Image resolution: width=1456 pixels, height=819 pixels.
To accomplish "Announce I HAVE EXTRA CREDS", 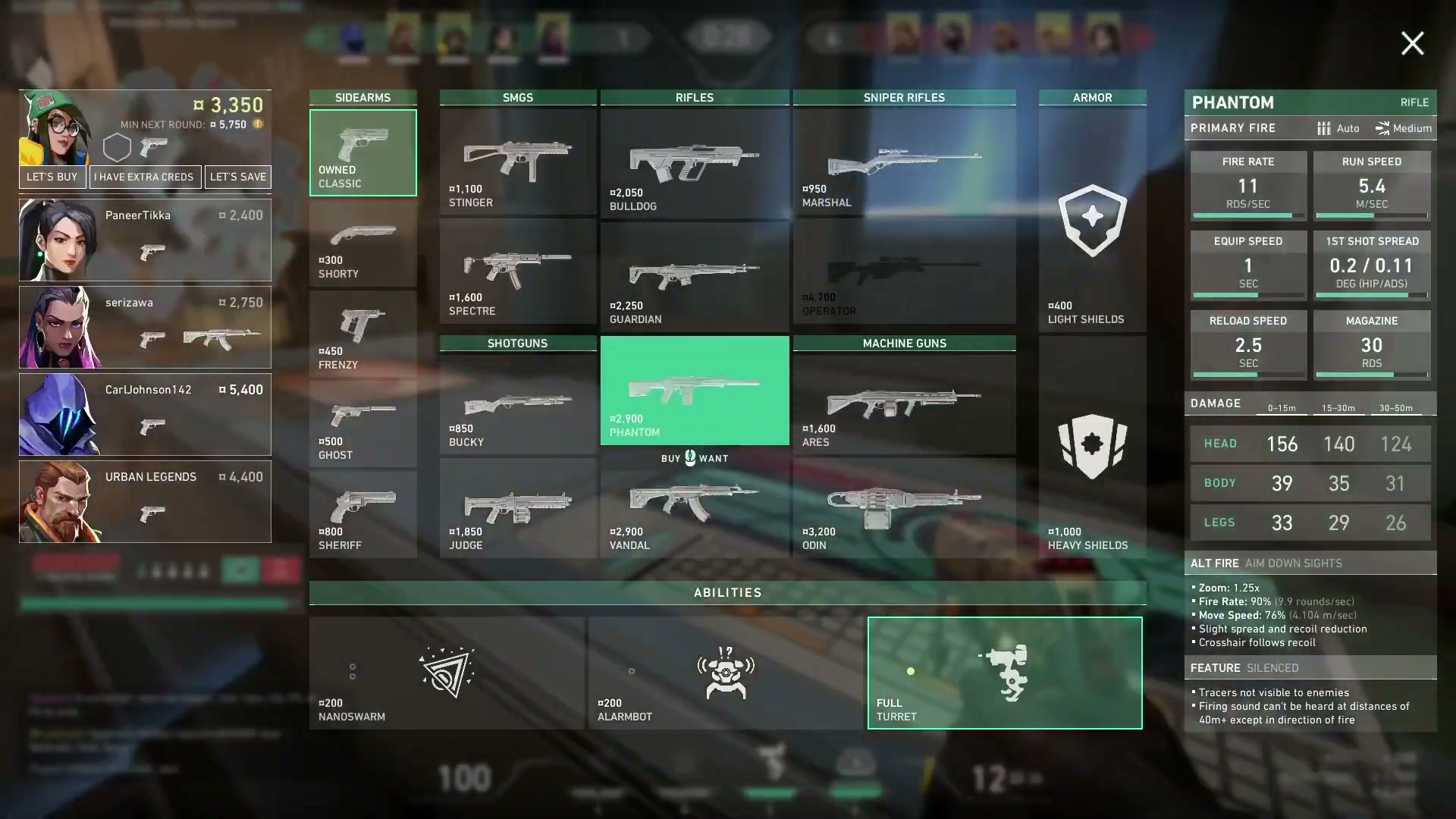I will 144,177.
